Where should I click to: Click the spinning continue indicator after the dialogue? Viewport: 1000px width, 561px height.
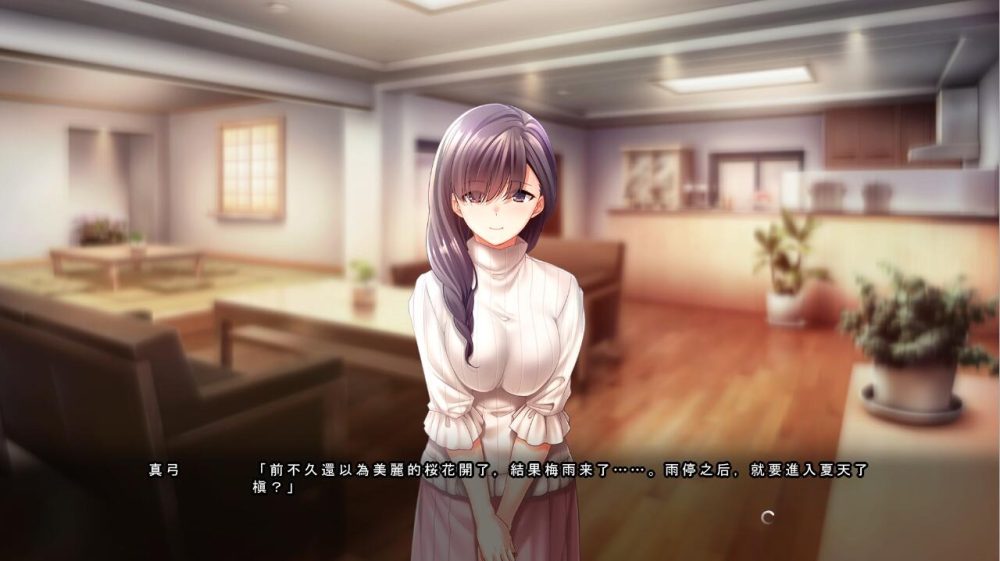click(x=767, y=517)
